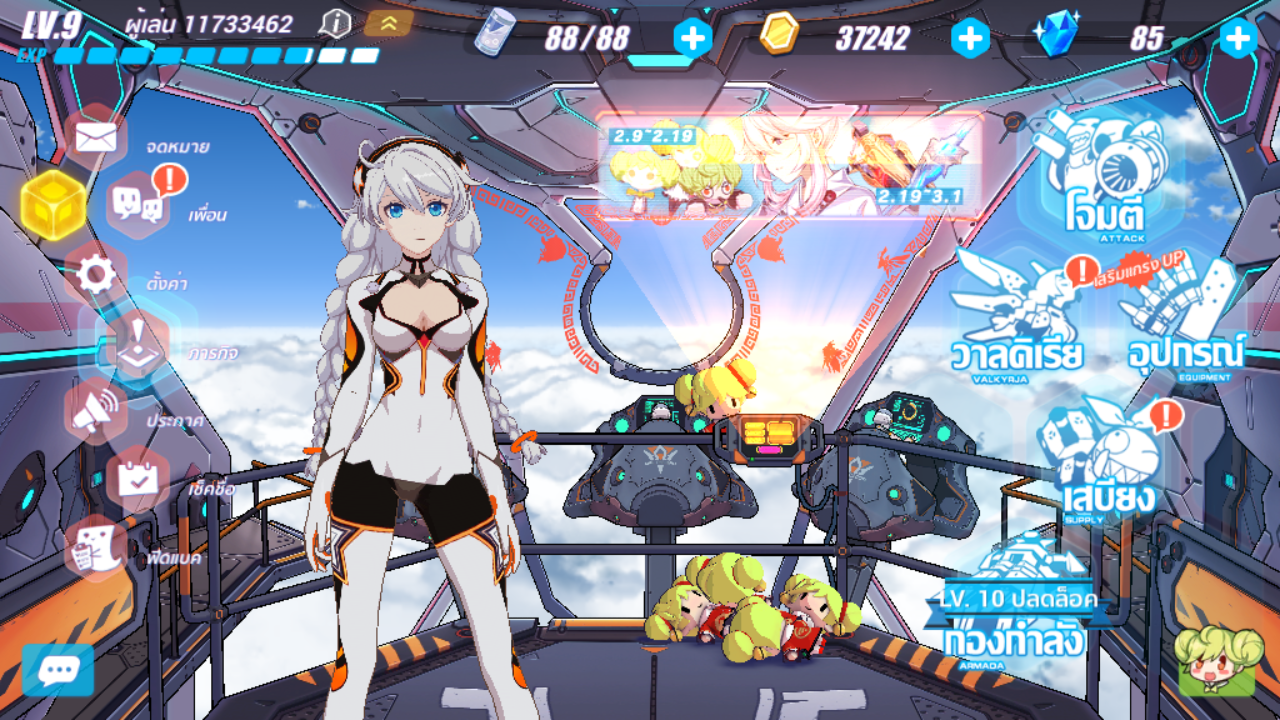This screenshot has width=1280, height=720.
Task: Add stamina with the plus button
Action: 693,38
